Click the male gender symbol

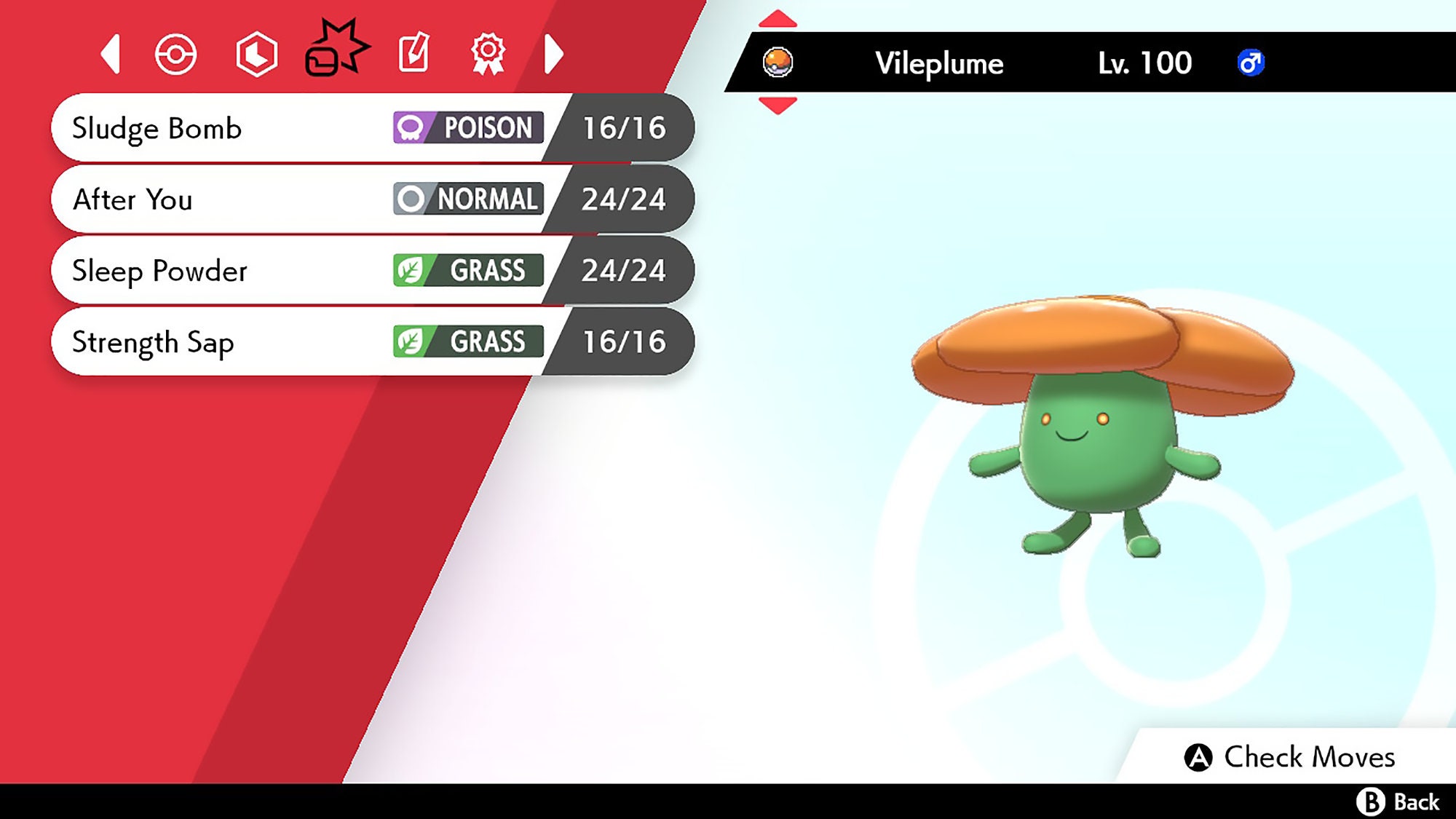click(x=1250, y=64)
